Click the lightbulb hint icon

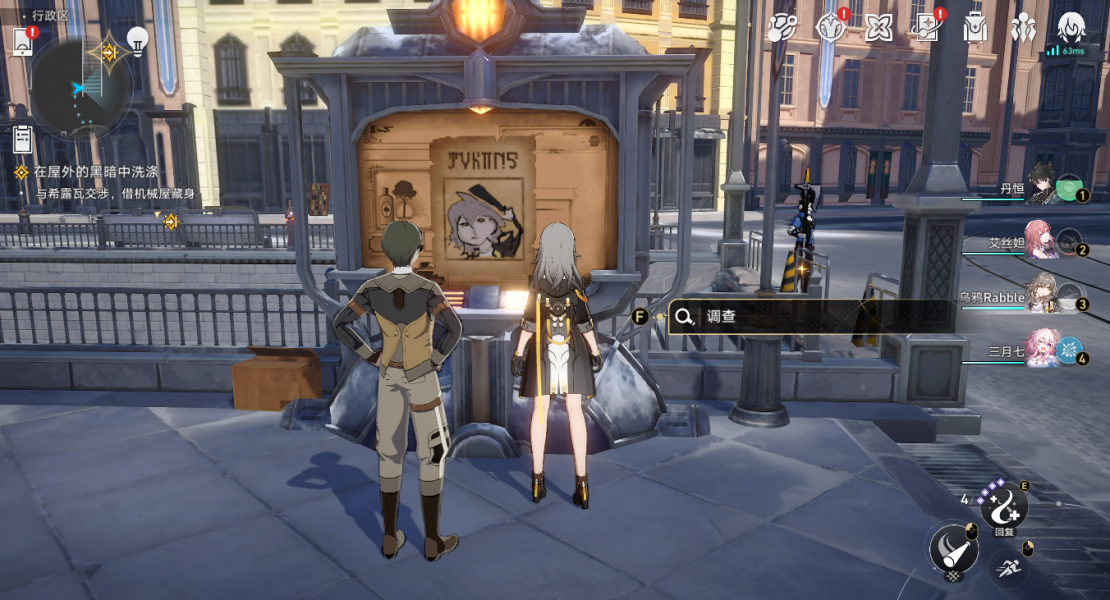click(x=137, y=41)
